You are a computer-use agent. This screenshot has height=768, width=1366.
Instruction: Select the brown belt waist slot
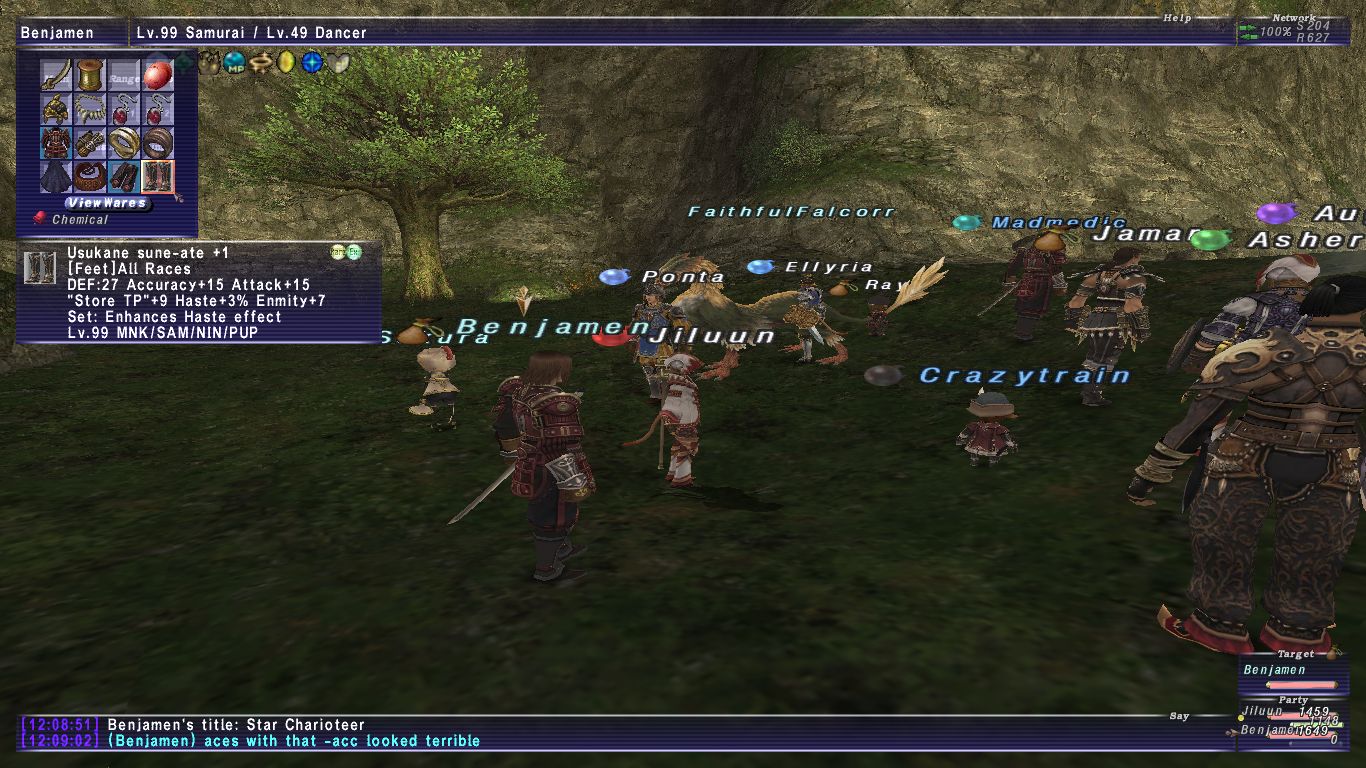[91, 176]
